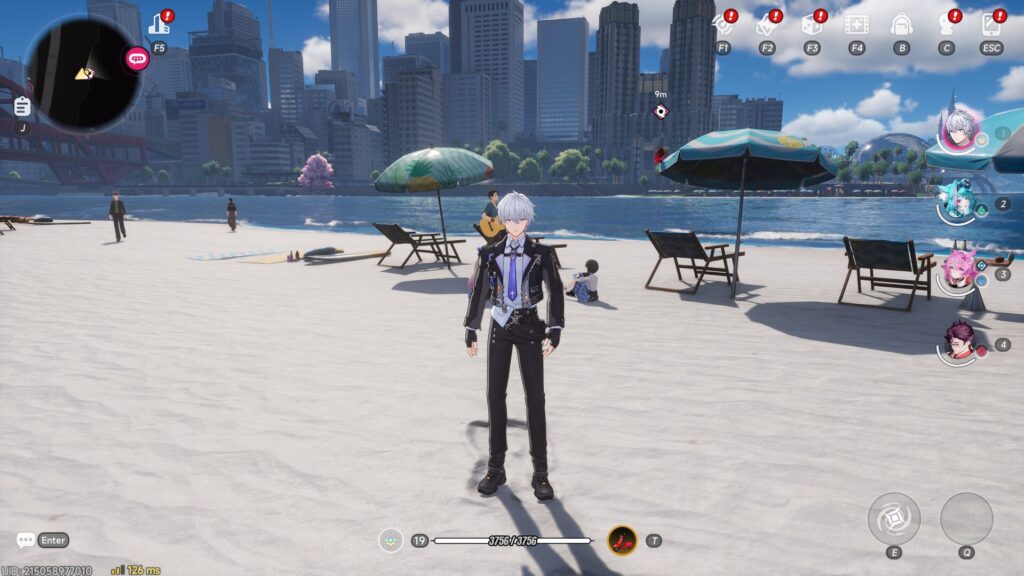Open the film strip star icon
Image resolution: width=1024 pixels, height=576 pixels.
click(856, 24)
